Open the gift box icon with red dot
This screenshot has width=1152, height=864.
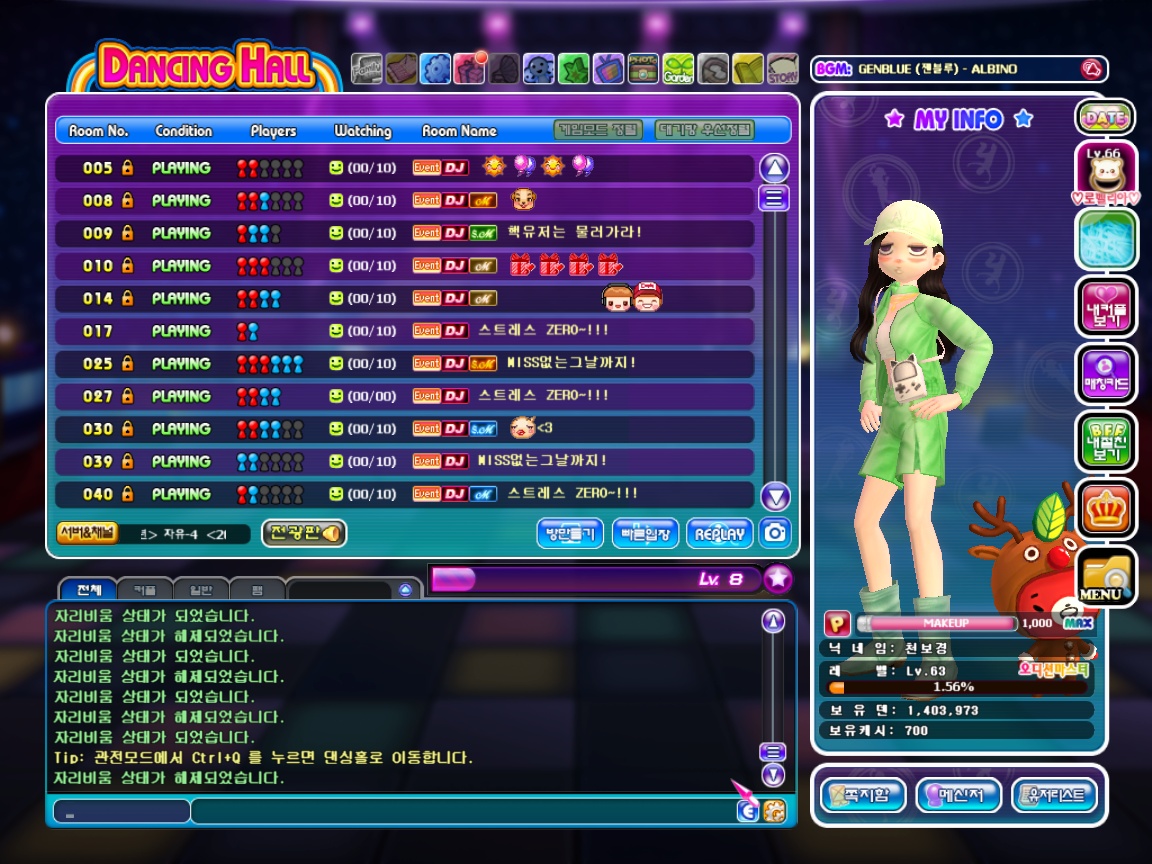pyautogui.click(x=469, y=68)
